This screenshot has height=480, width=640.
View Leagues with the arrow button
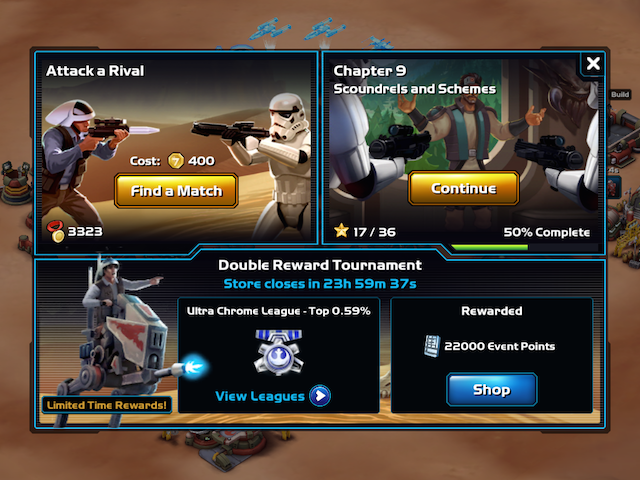(x=319, y=396)
